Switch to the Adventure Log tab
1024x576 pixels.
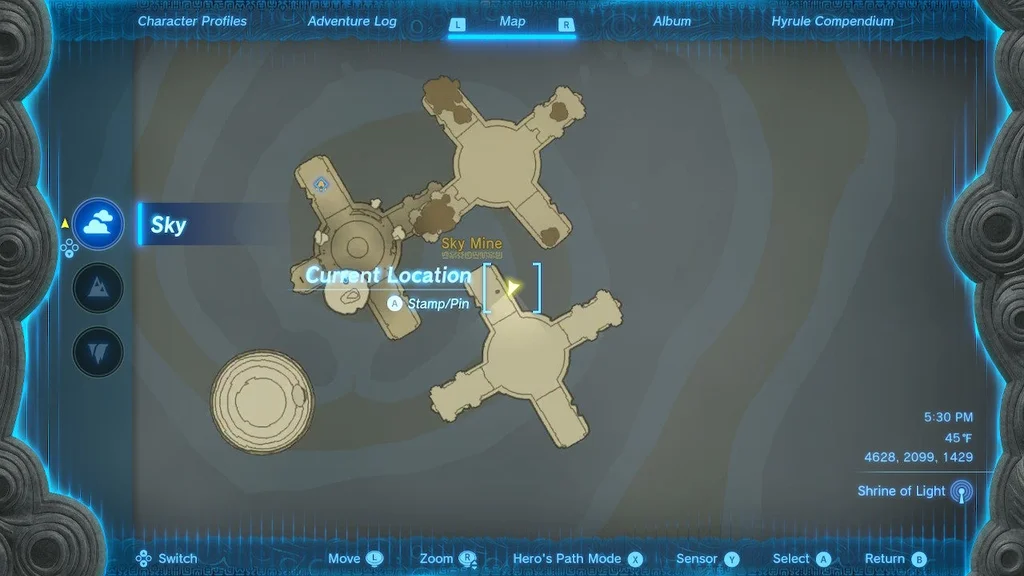point(352,21)
